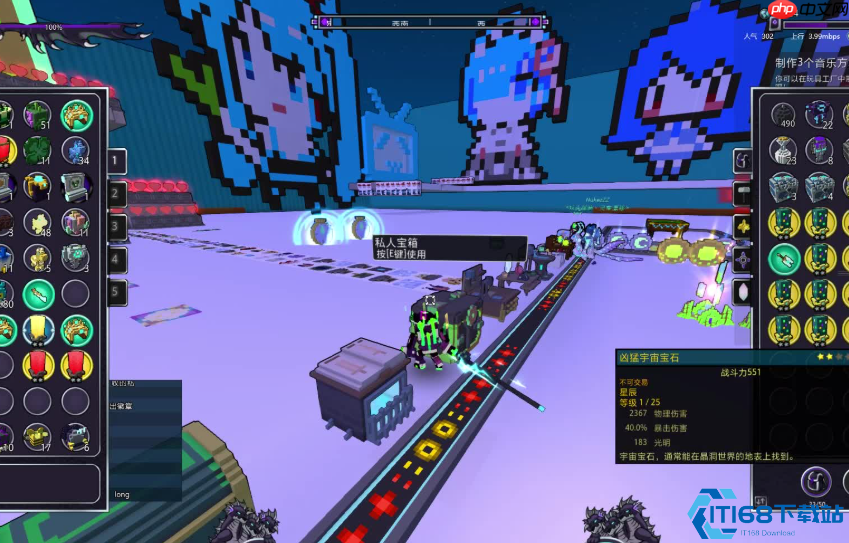Select inventory tab 3
Screen dimensions: 849x543
(117, 227)
